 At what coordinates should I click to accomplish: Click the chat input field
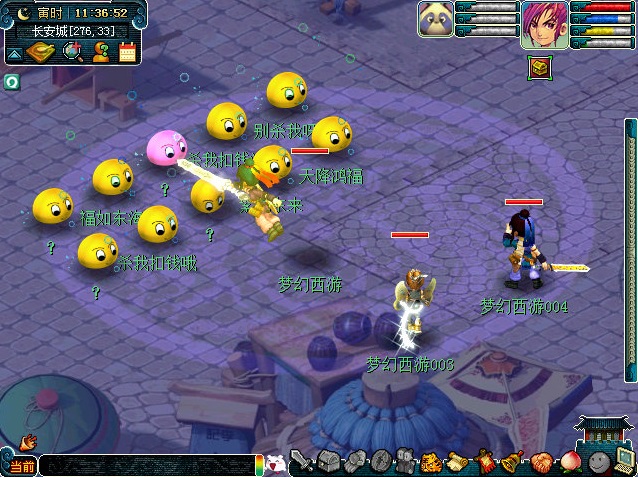150,466
